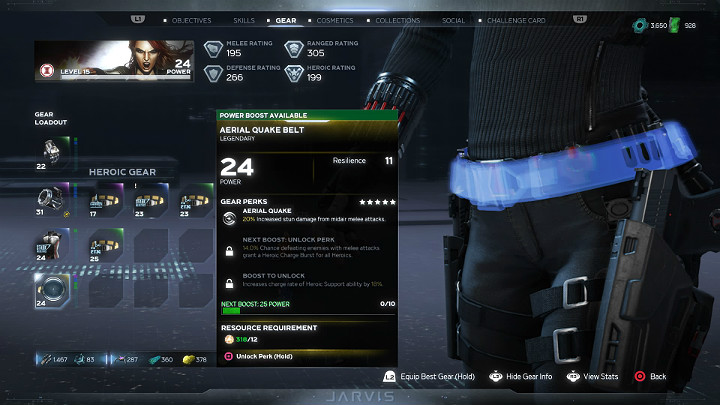Go to the Cosmetics tab
Image resolution: width=720 pixels, height=405 pixels.
click(335, 20)
